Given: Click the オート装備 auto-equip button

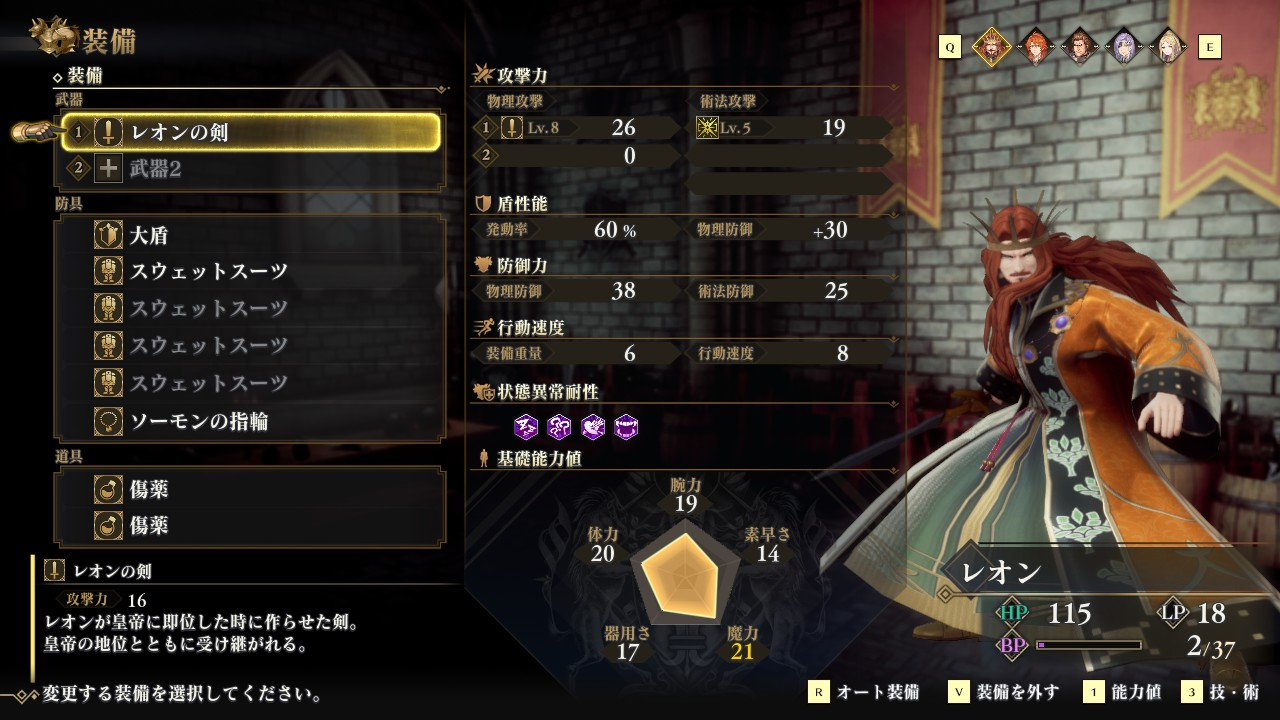Looking at the screenshot, I should [866, 692].
